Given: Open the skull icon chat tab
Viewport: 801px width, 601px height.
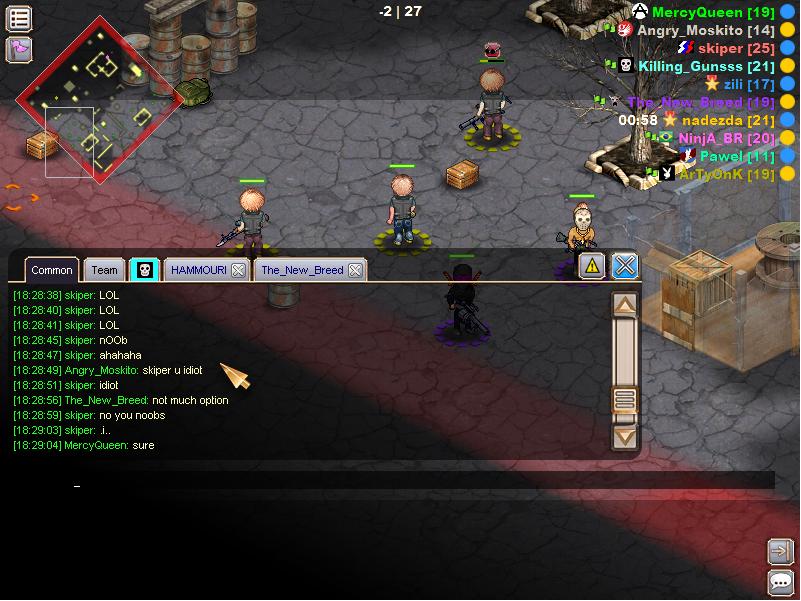Looking at the screenshot, I should point(145,270).
